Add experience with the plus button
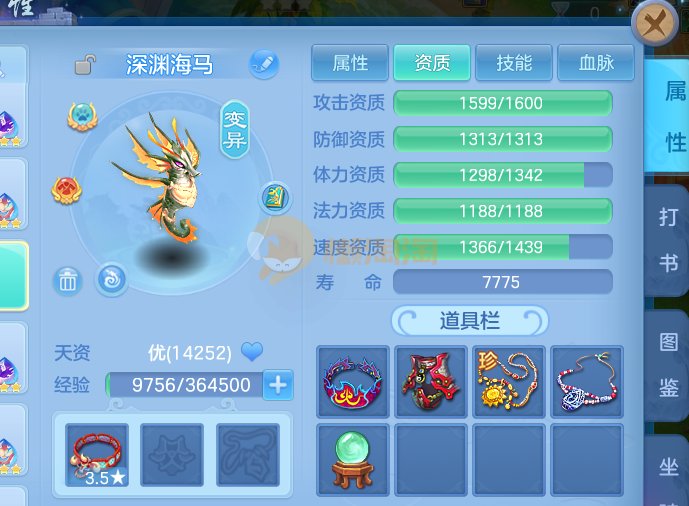This screenshot has height=506, width=689. (x=277, y=384)
